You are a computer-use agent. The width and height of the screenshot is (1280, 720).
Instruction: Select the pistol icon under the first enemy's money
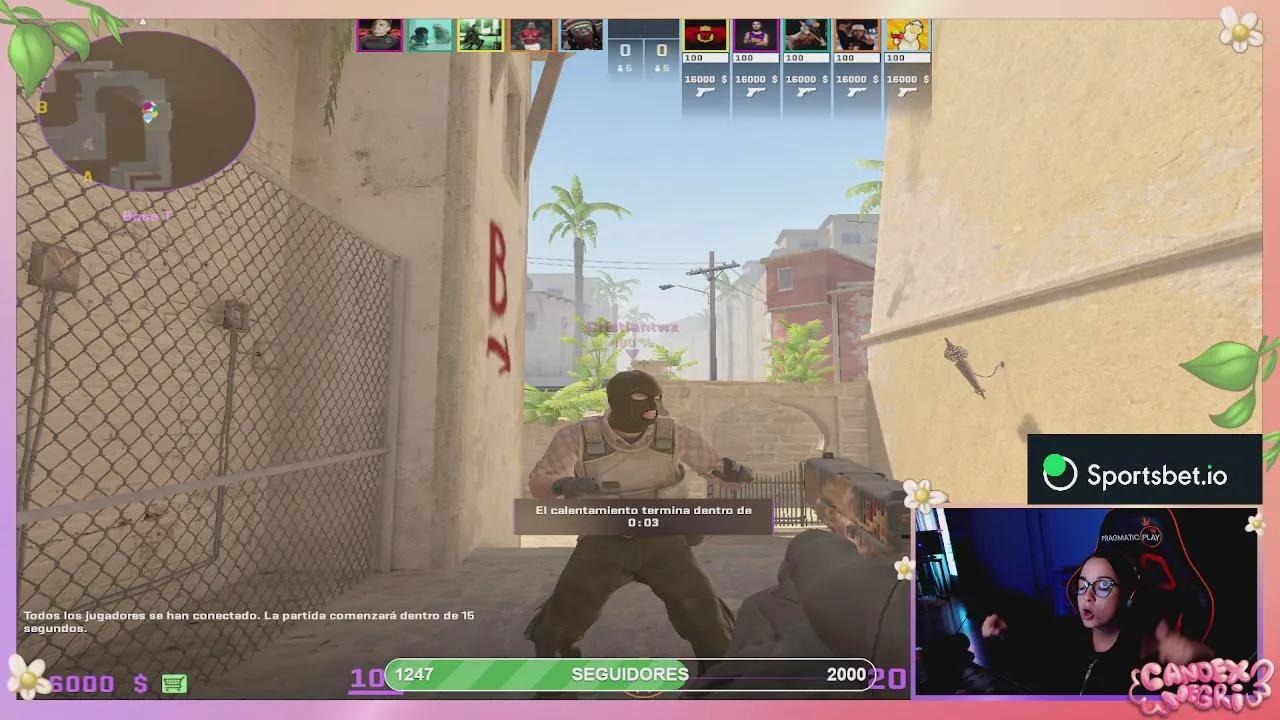704,93
